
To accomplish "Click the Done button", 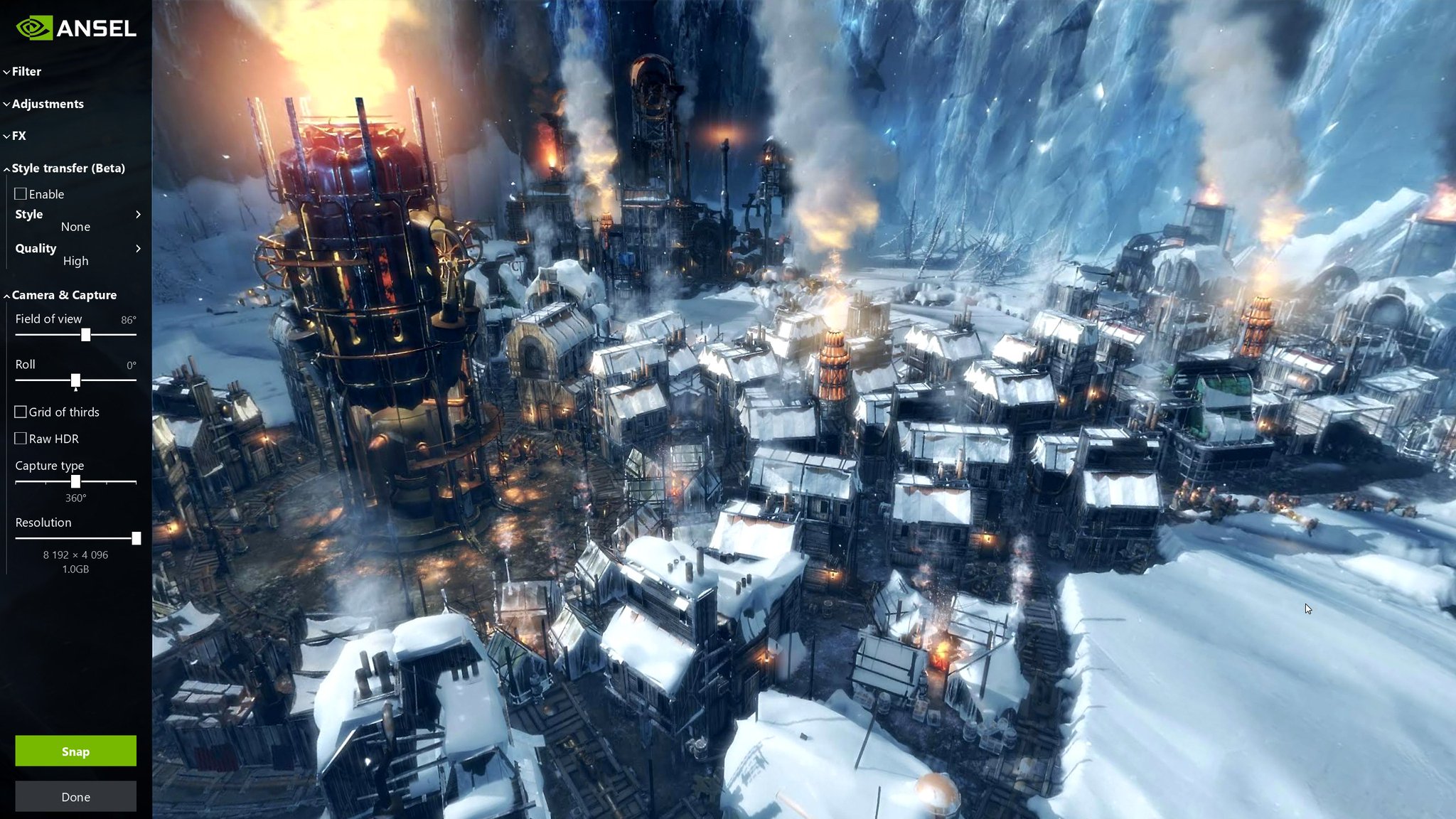I will (75, 796).
